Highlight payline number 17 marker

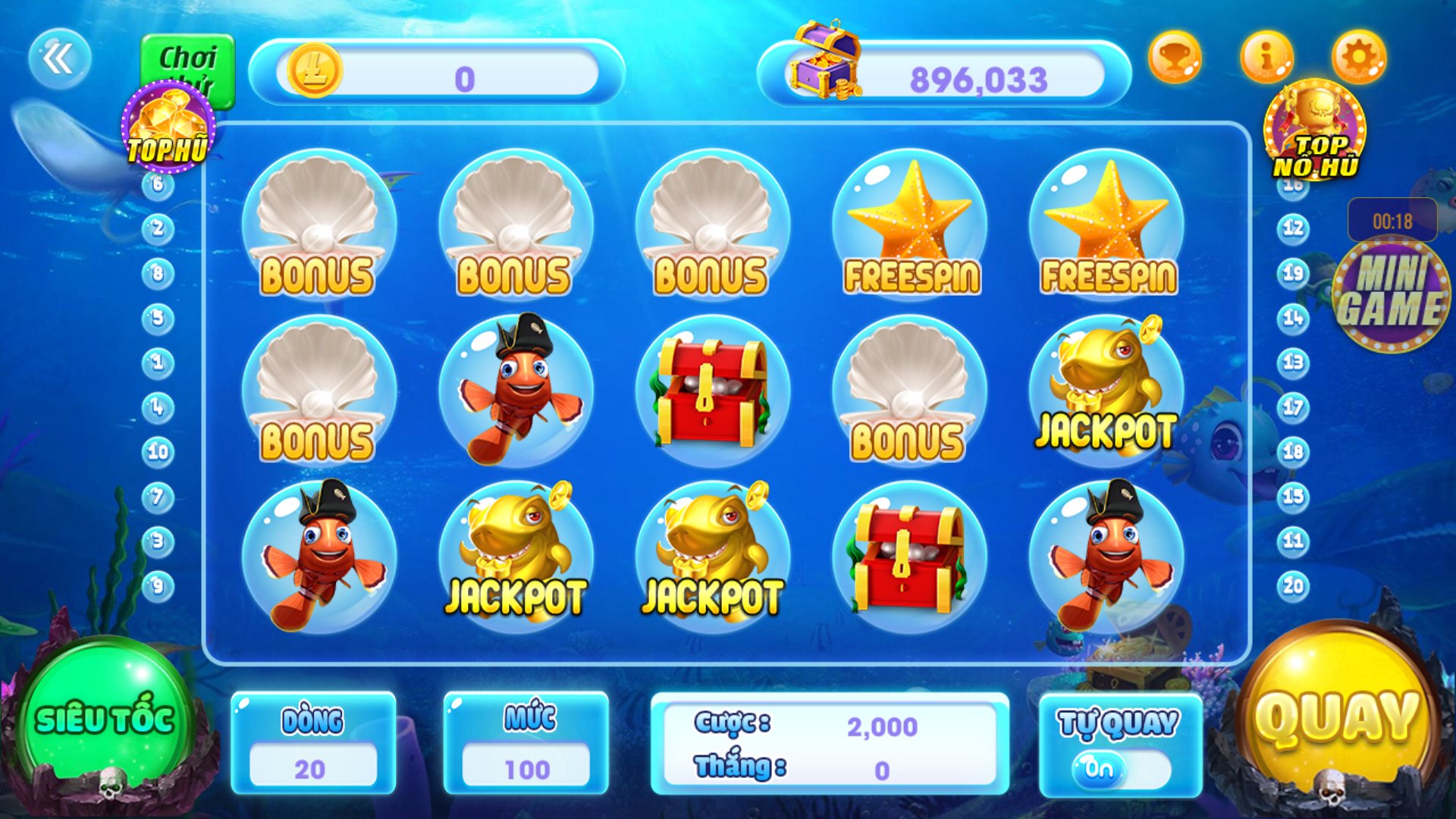(1293, 407)
